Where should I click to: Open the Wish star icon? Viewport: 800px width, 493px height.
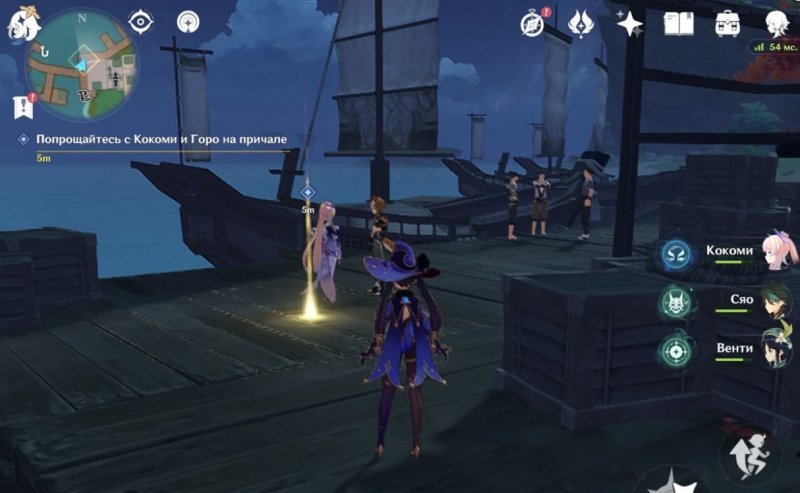pos(630,23)
